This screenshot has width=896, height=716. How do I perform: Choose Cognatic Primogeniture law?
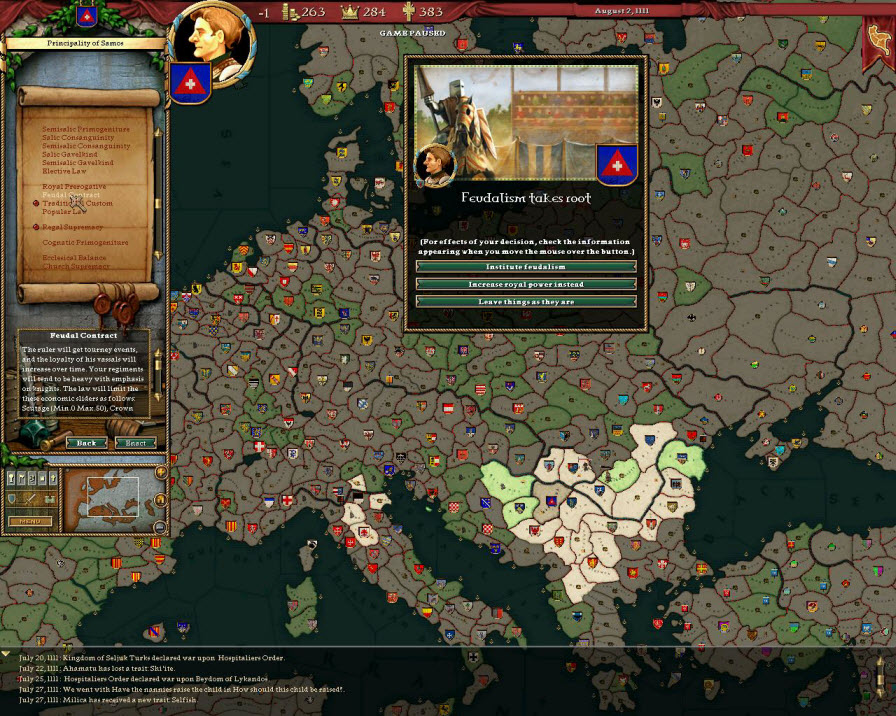point(85,243)
